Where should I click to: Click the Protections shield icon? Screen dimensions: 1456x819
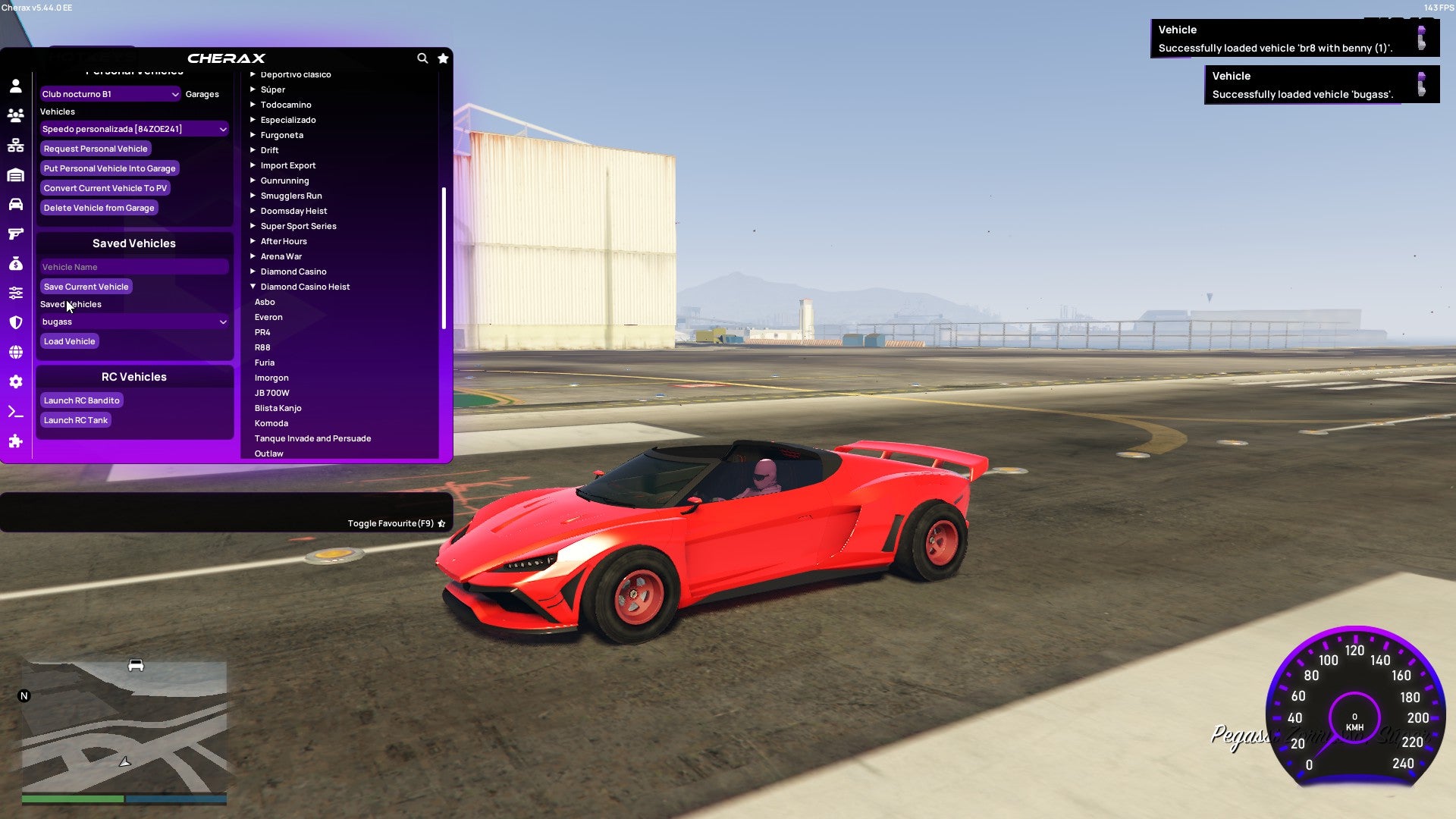pyautogui.click(x=15, y=322)
